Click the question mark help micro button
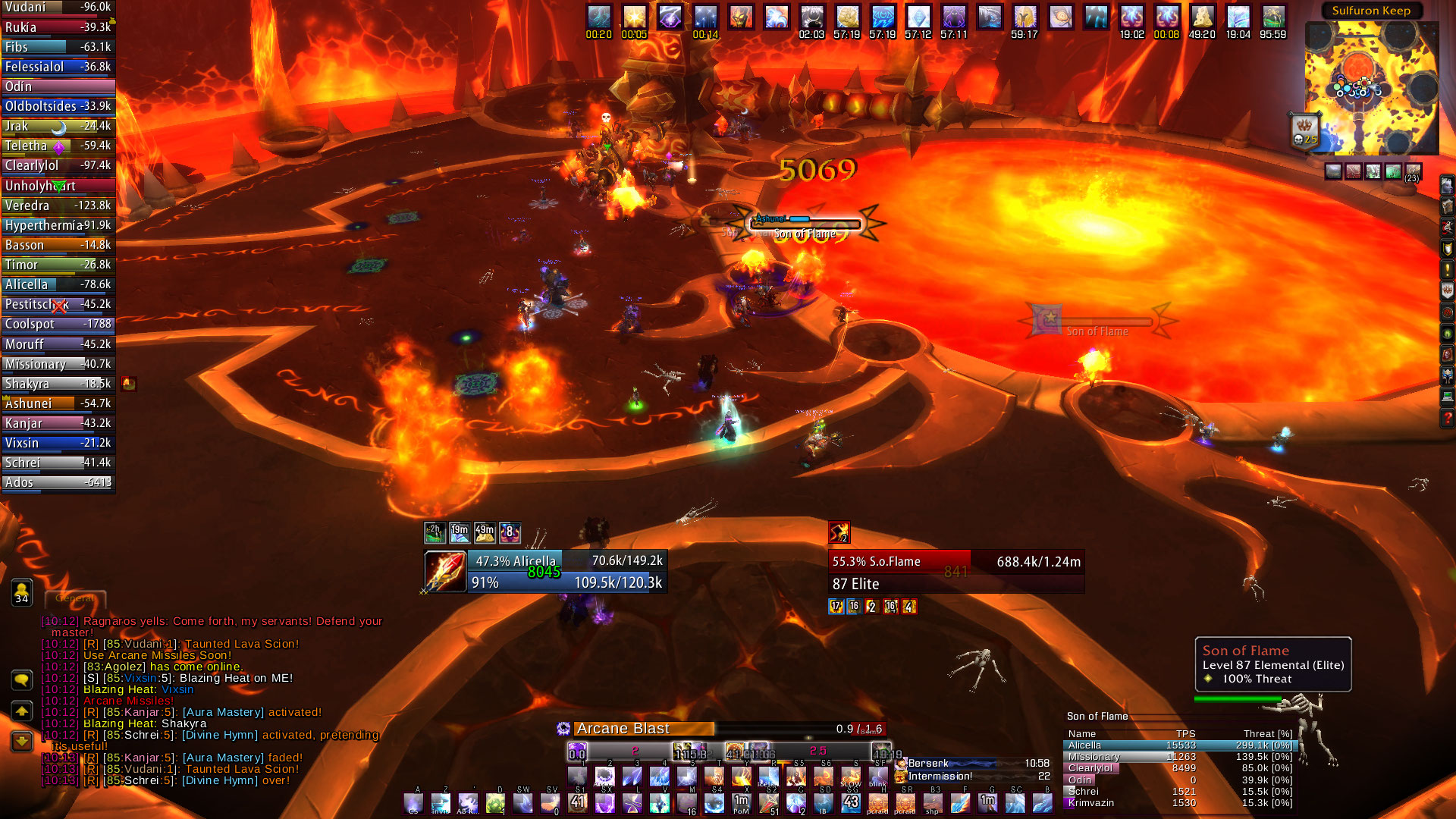The height and width of the screenshot is (819, 1456). (x=1447, y=418)
